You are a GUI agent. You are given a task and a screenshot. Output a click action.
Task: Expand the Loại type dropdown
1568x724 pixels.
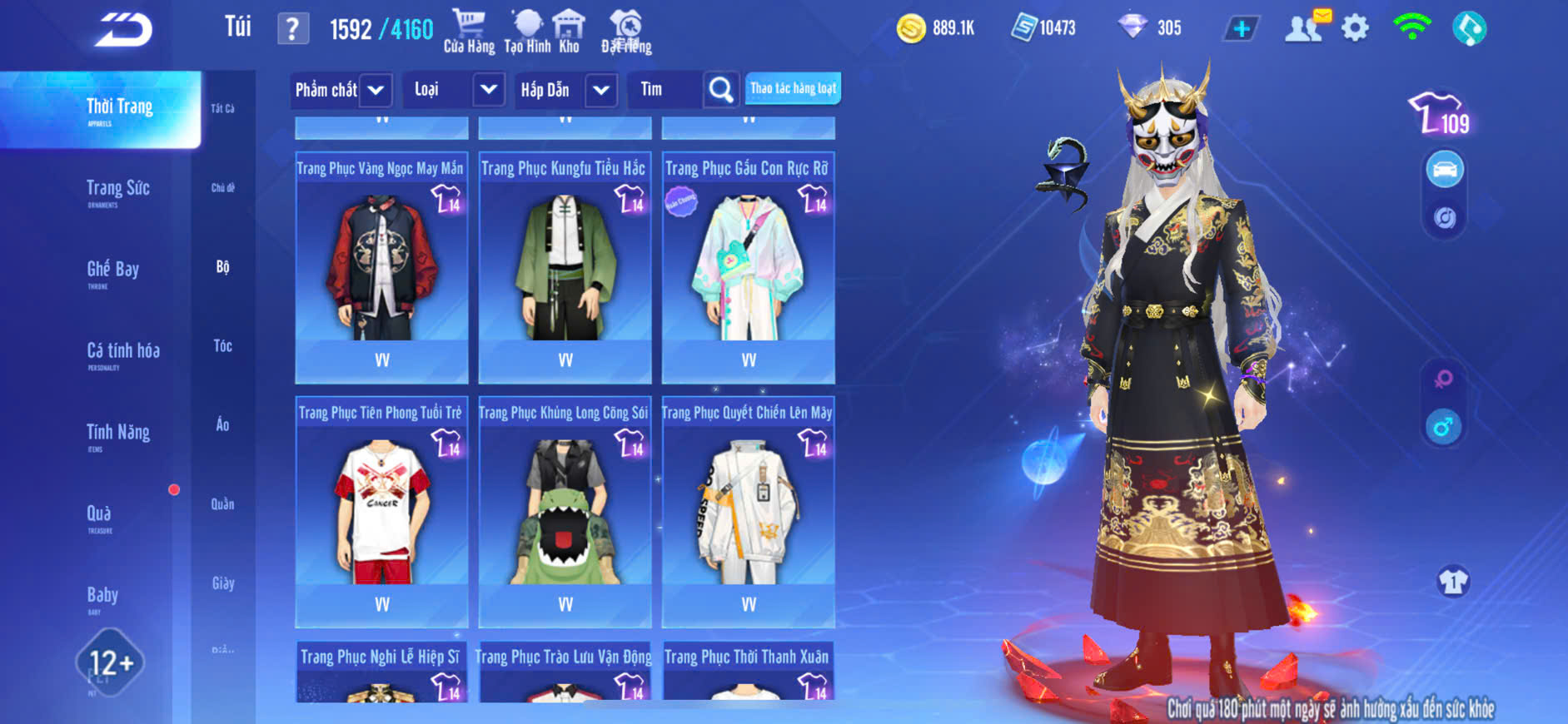tap(488, 90)
